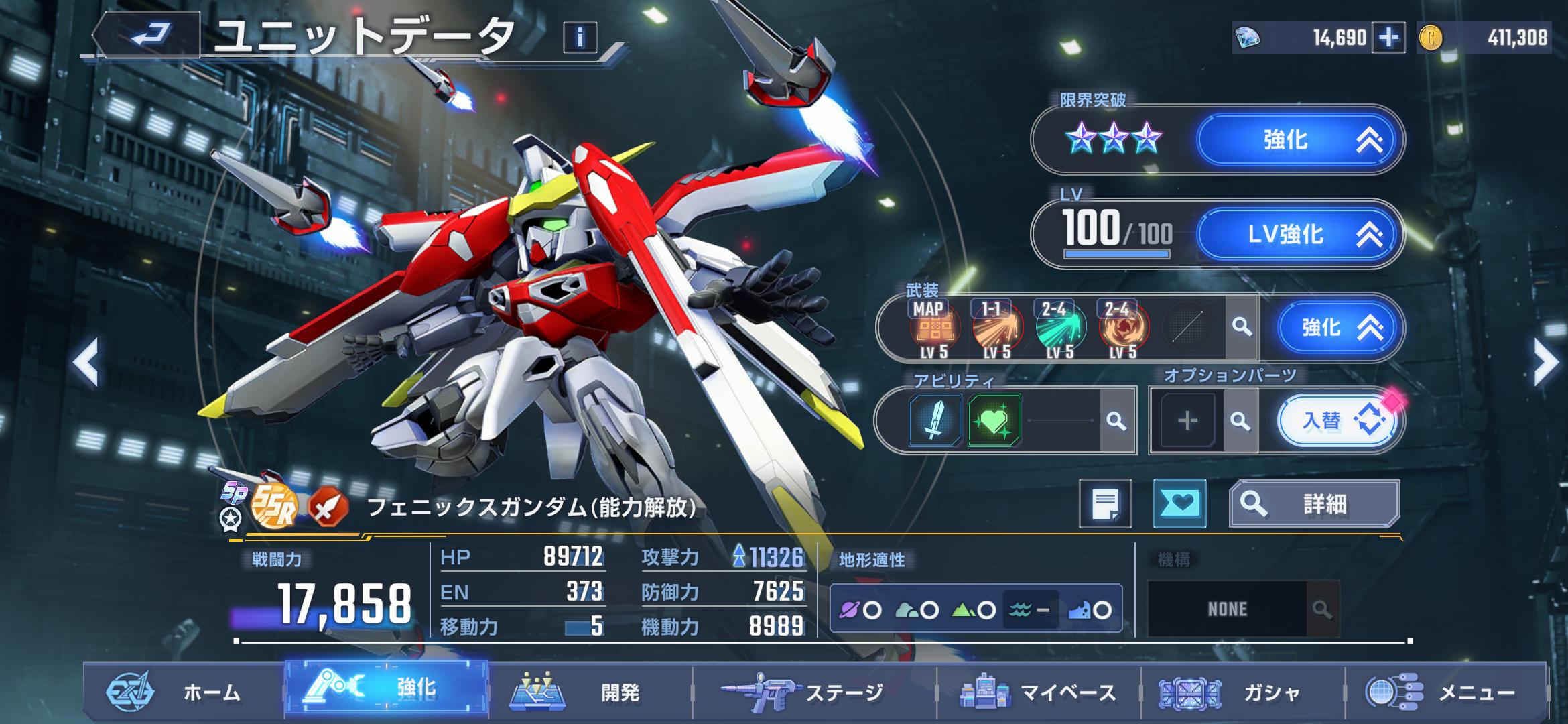The width and height of the screenshot is (1568, 724).
Task: Show the next unit with right arrow
Action: [x=1545, y=363]
